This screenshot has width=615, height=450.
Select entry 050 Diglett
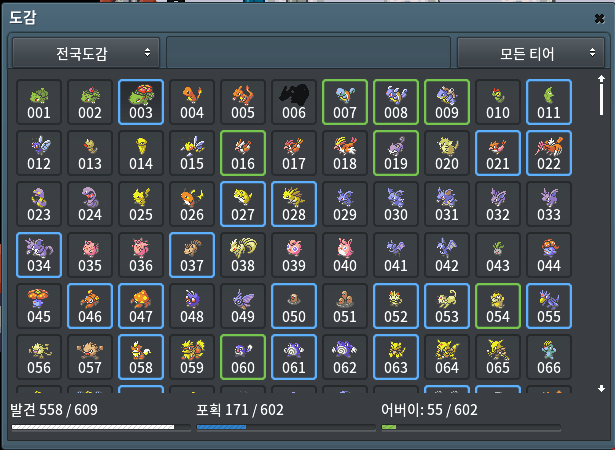click(x=294, y=306)
